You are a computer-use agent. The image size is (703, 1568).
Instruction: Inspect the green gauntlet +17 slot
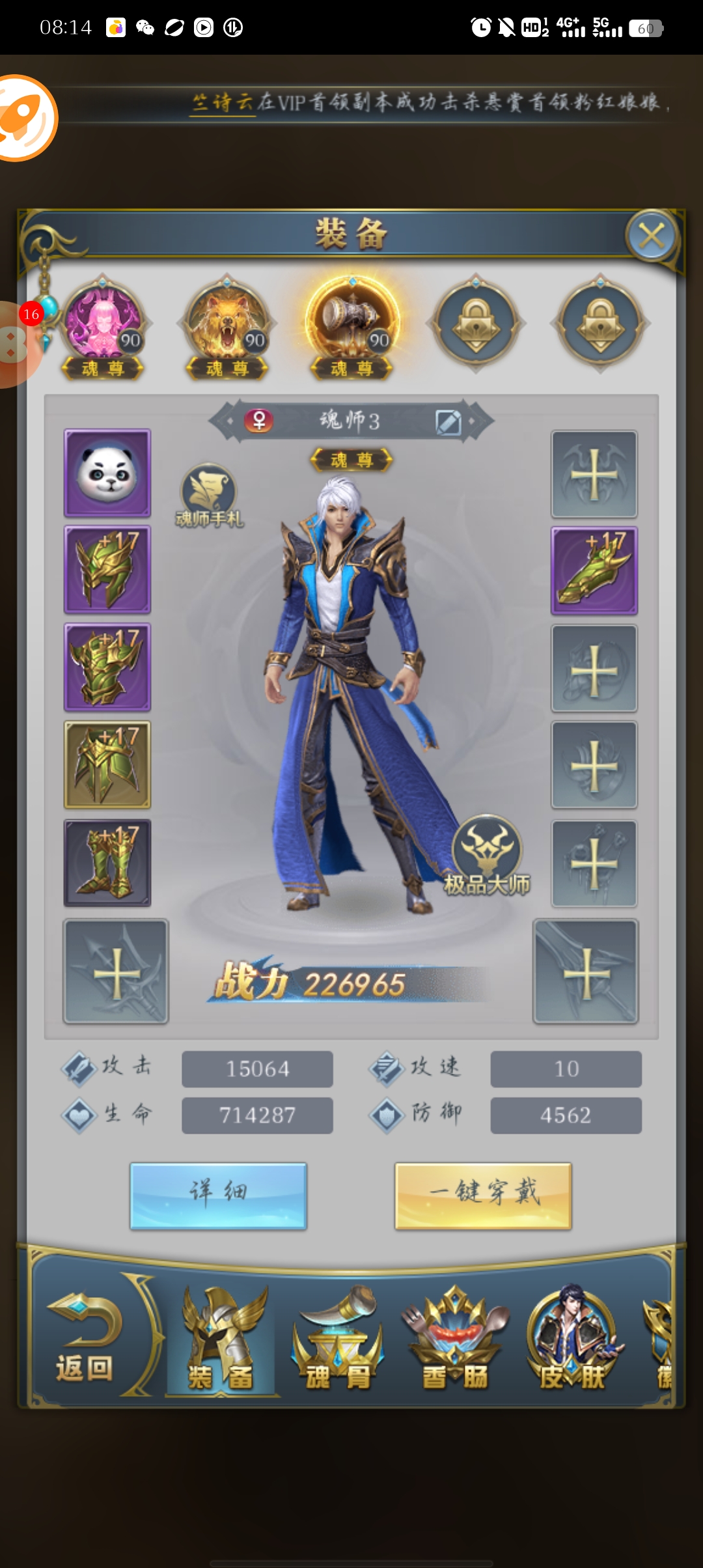click(x=594, y=571)
